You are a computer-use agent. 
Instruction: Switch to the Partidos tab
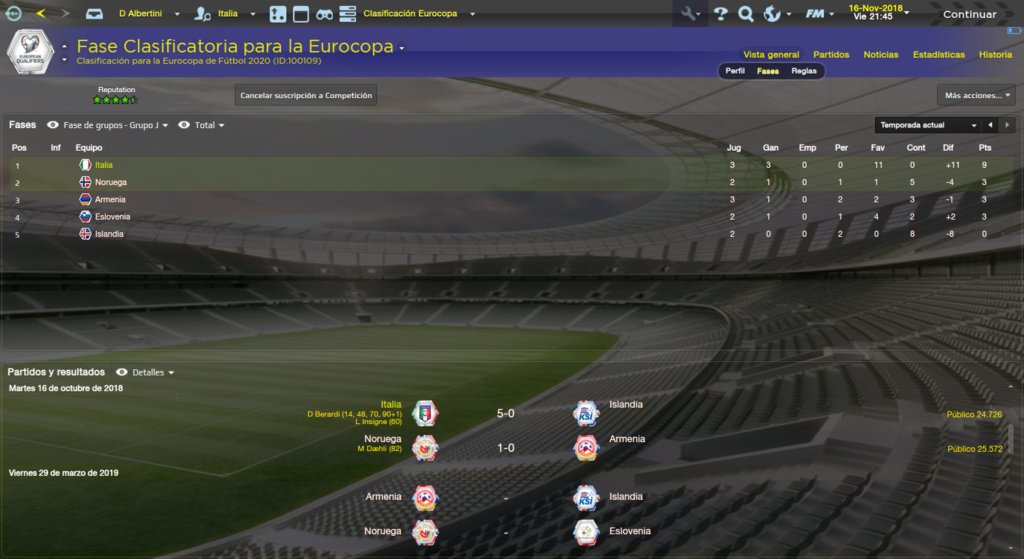(831, 55)
